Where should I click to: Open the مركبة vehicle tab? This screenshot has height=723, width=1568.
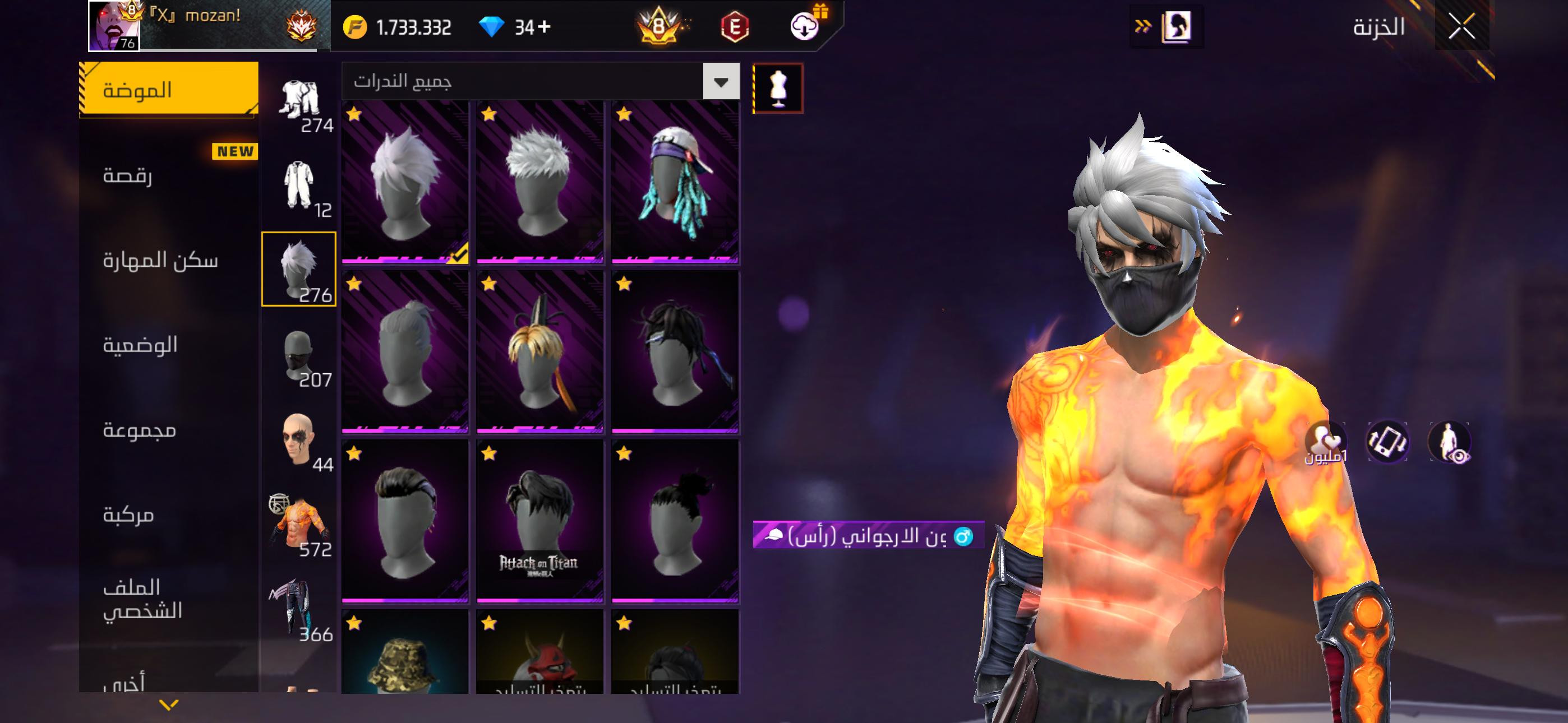128,515
